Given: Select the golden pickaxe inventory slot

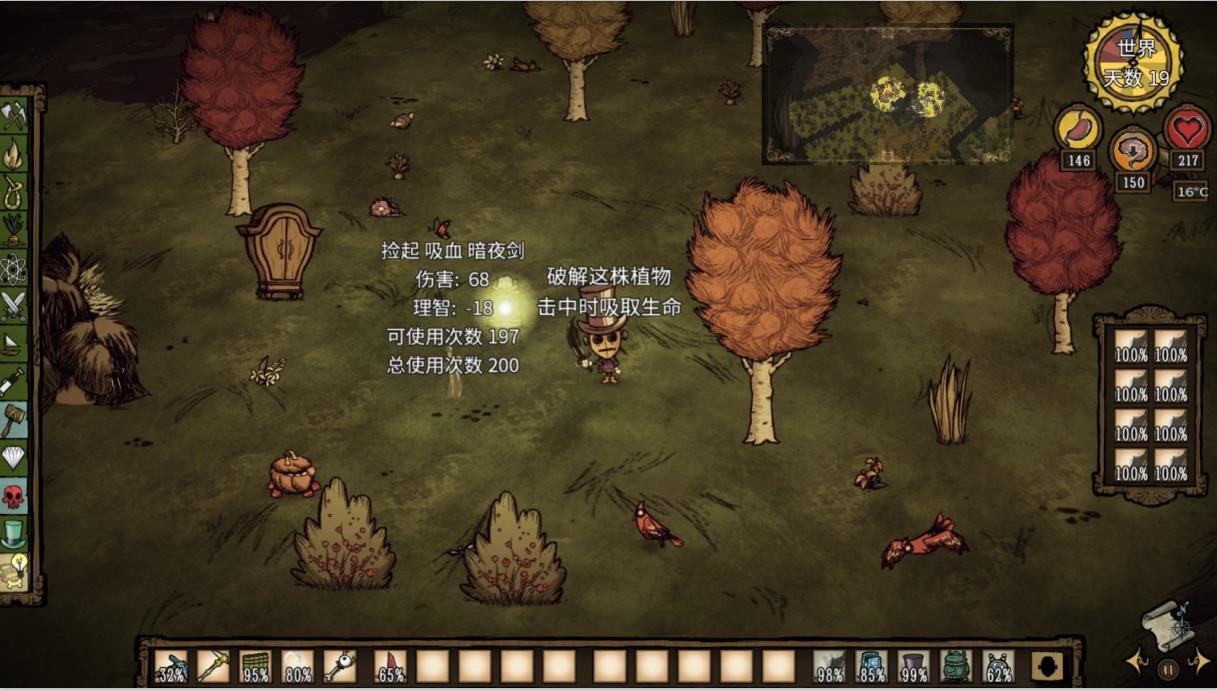Looking at the screenshot, I should [213, 666].
